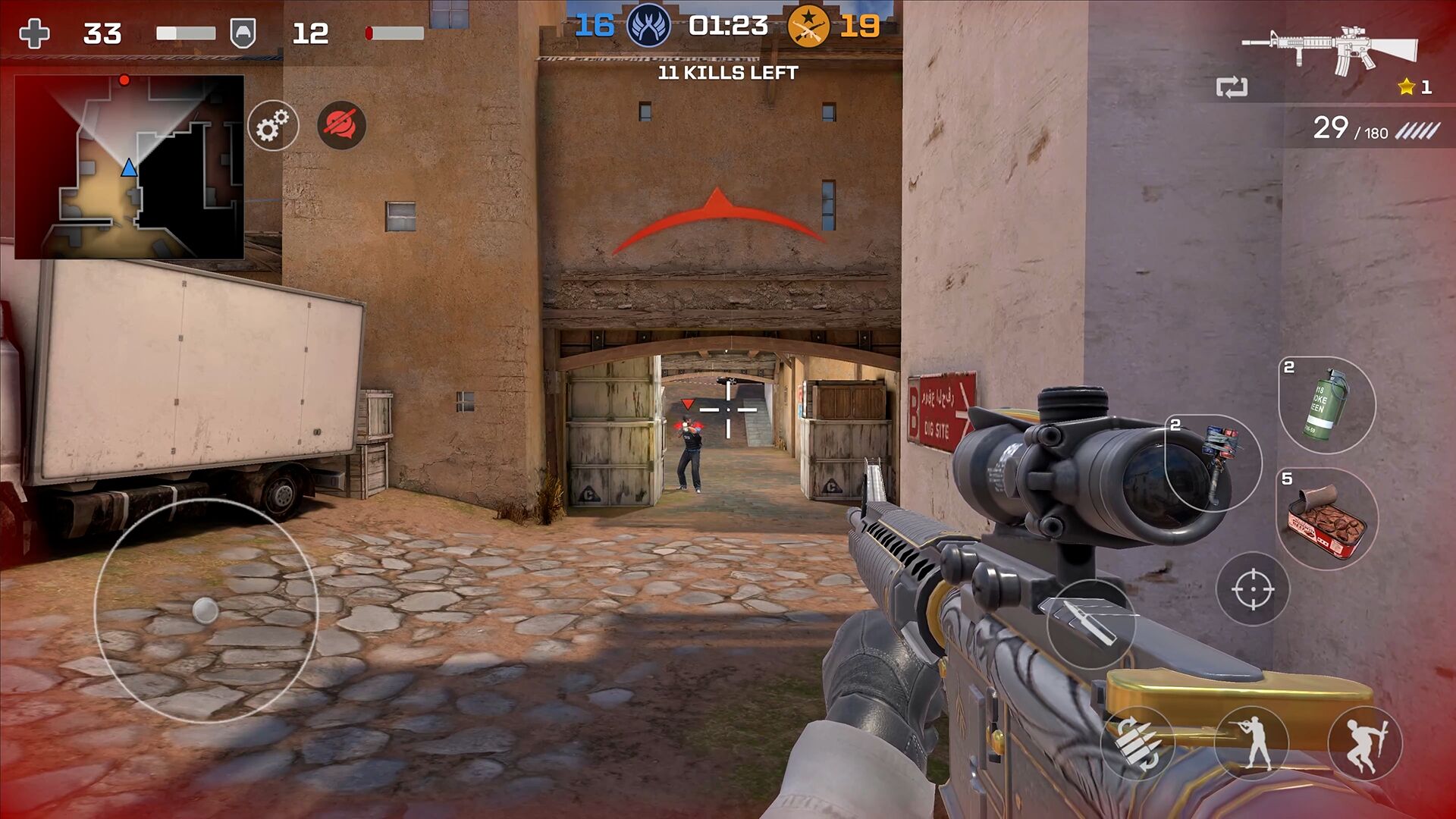Tap the gold star rank badge
Screen dimensions: 1456x819
coord(1407,86)
